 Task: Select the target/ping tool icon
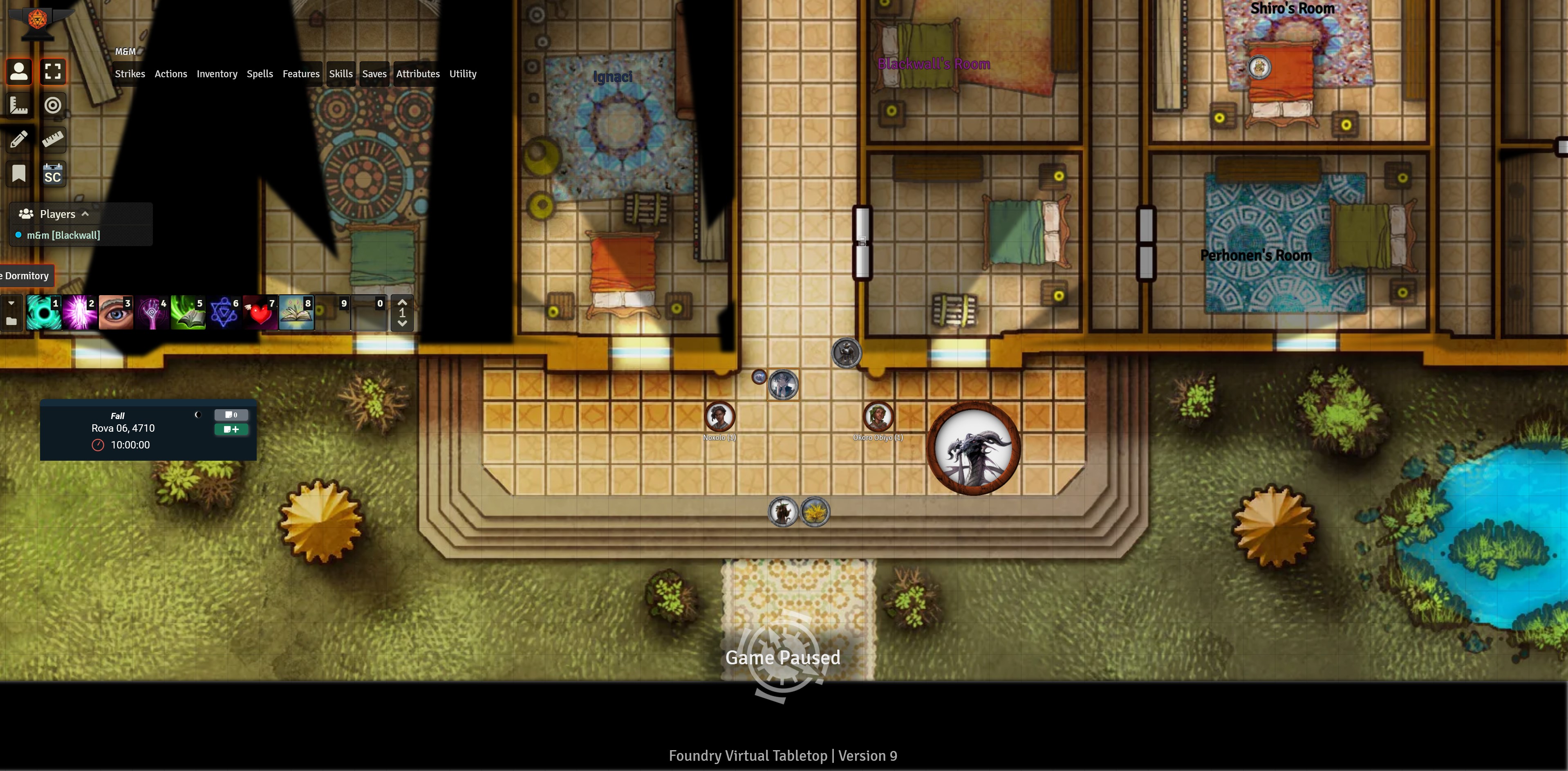tap(54, 105)
